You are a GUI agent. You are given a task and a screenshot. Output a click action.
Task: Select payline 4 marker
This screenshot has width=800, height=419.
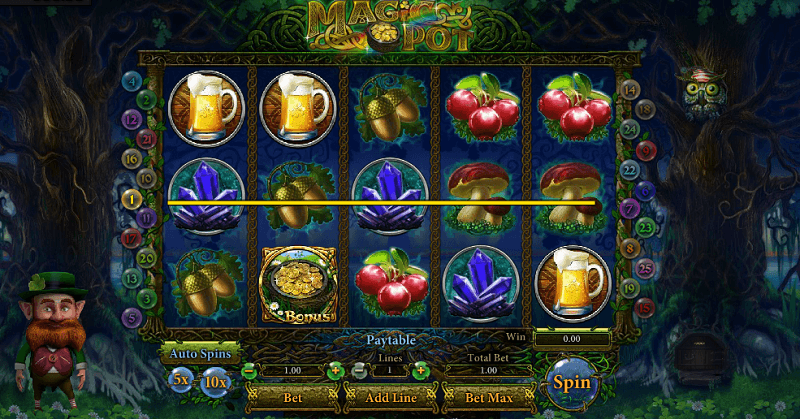point(132,81)
